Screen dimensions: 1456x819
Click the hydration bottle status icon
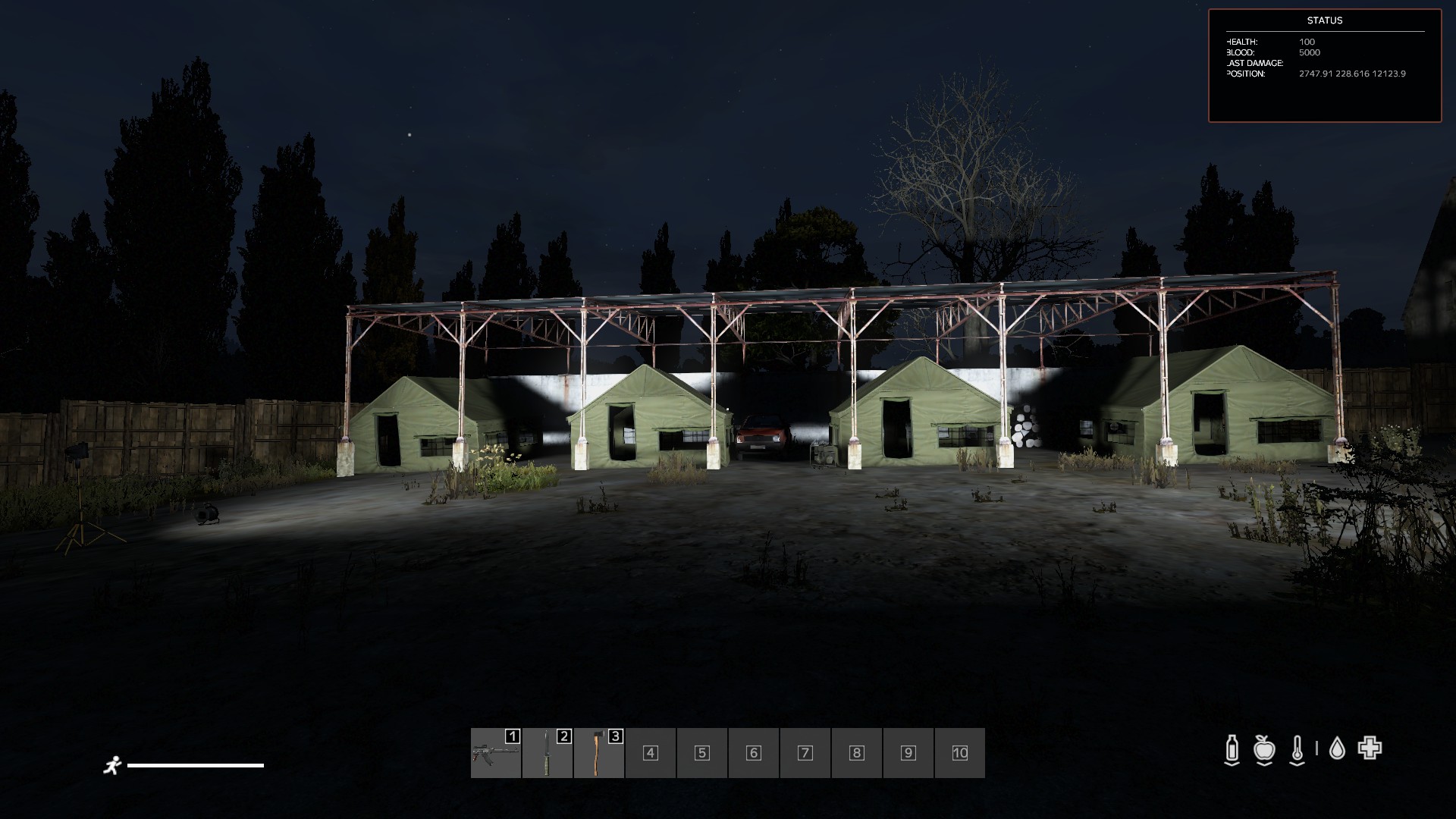pyautogui.click(x=1232, y=747)
